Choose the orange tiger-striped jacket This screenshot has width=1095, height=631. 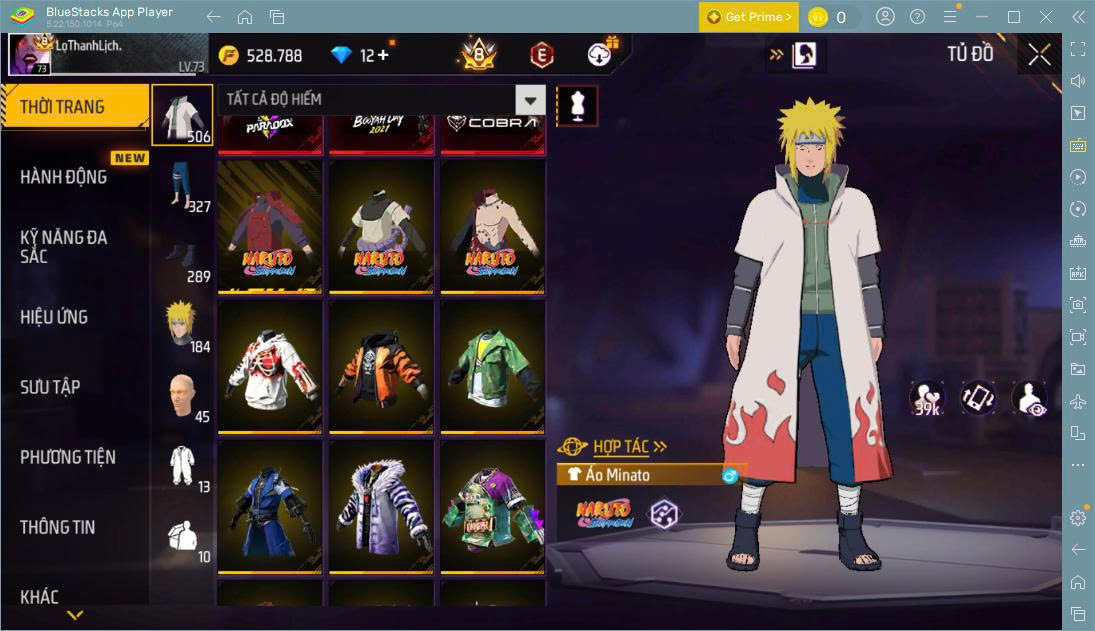tap(381, 366)
